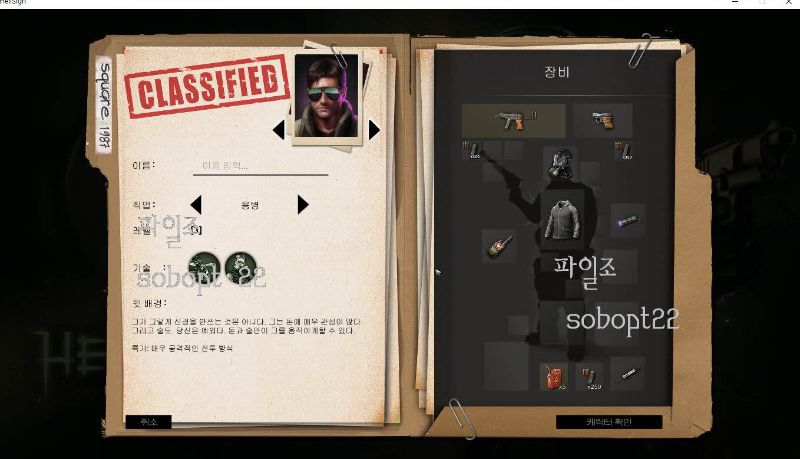
Task: Click the character portrait photo
Action: 327,99
